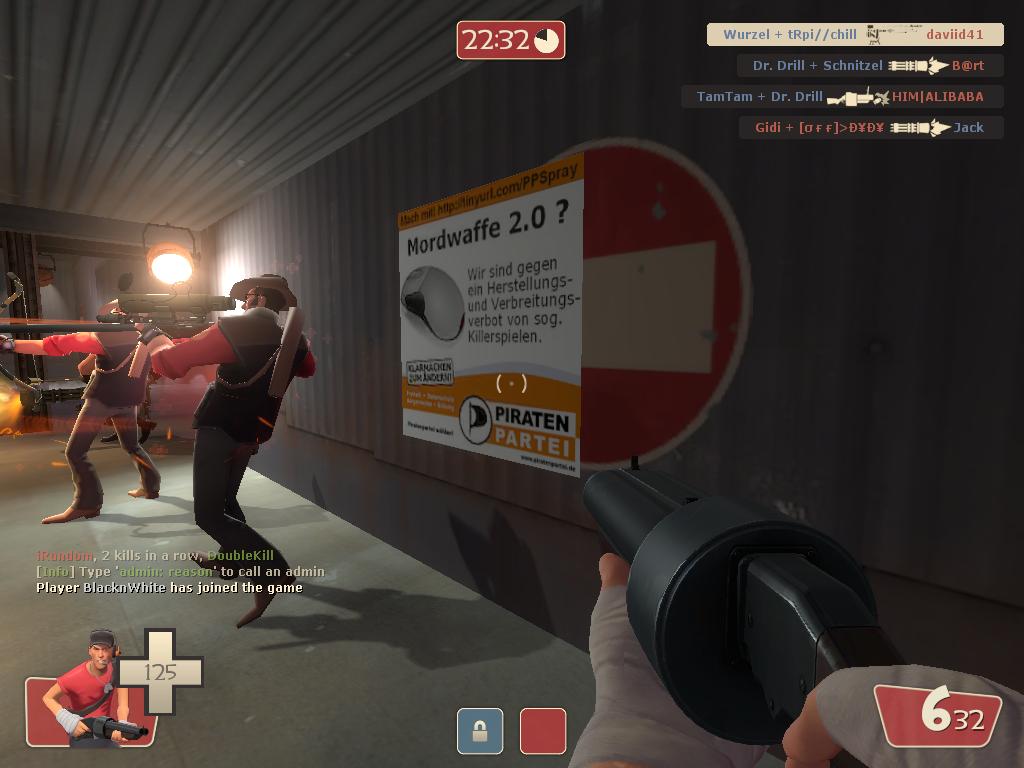Click the Gidi kill feed entry
Screen dimensions: 1024x768
[x=870, y=128]
